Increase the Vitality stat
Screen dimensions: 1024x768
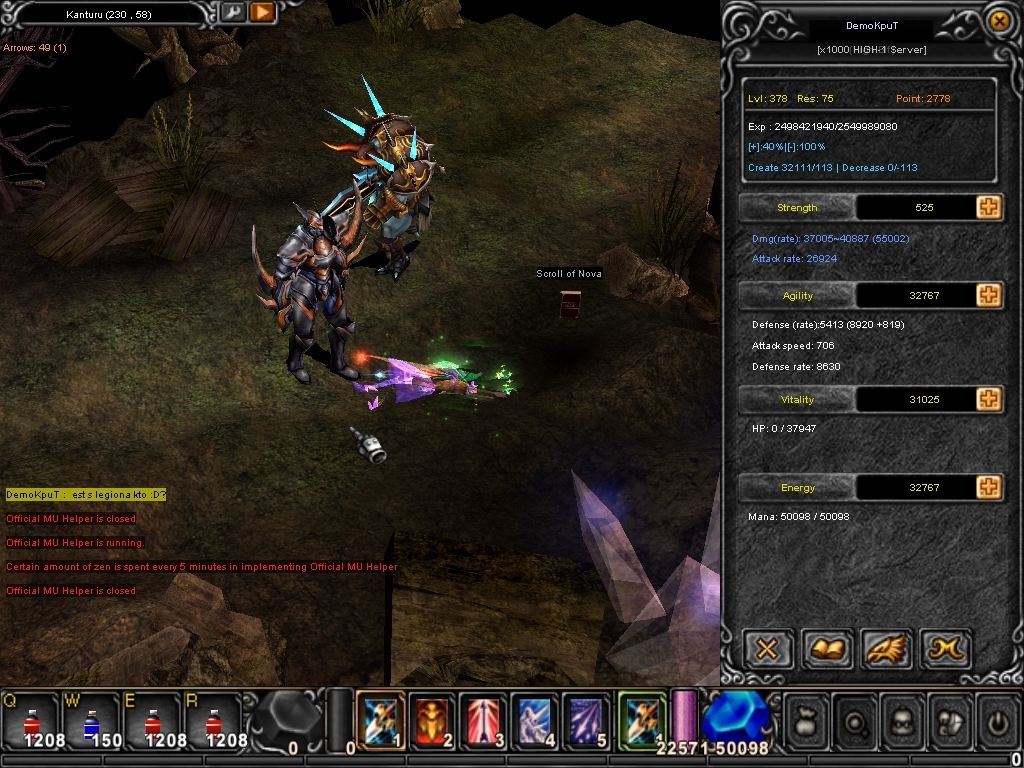click(x=988, y=399)
